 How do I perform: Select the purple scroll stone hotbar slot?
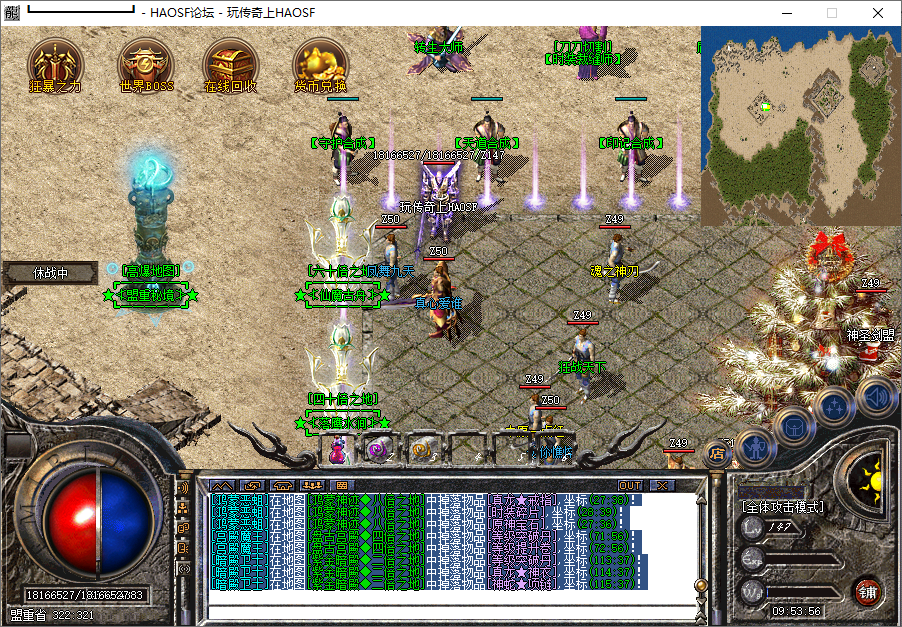coord(378,451)
